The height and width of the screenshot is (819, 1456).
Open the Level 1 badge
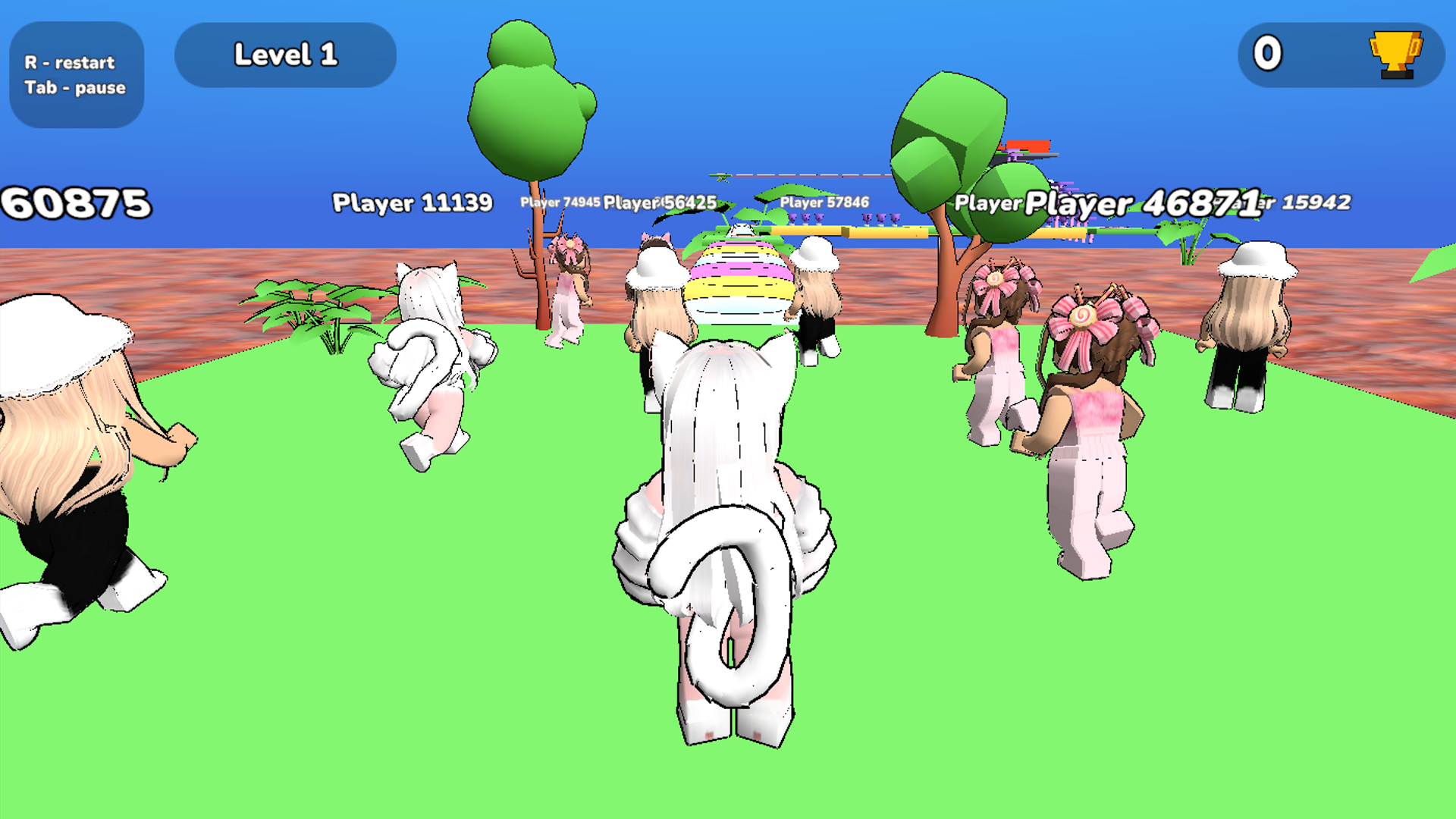tap(285, 54)
